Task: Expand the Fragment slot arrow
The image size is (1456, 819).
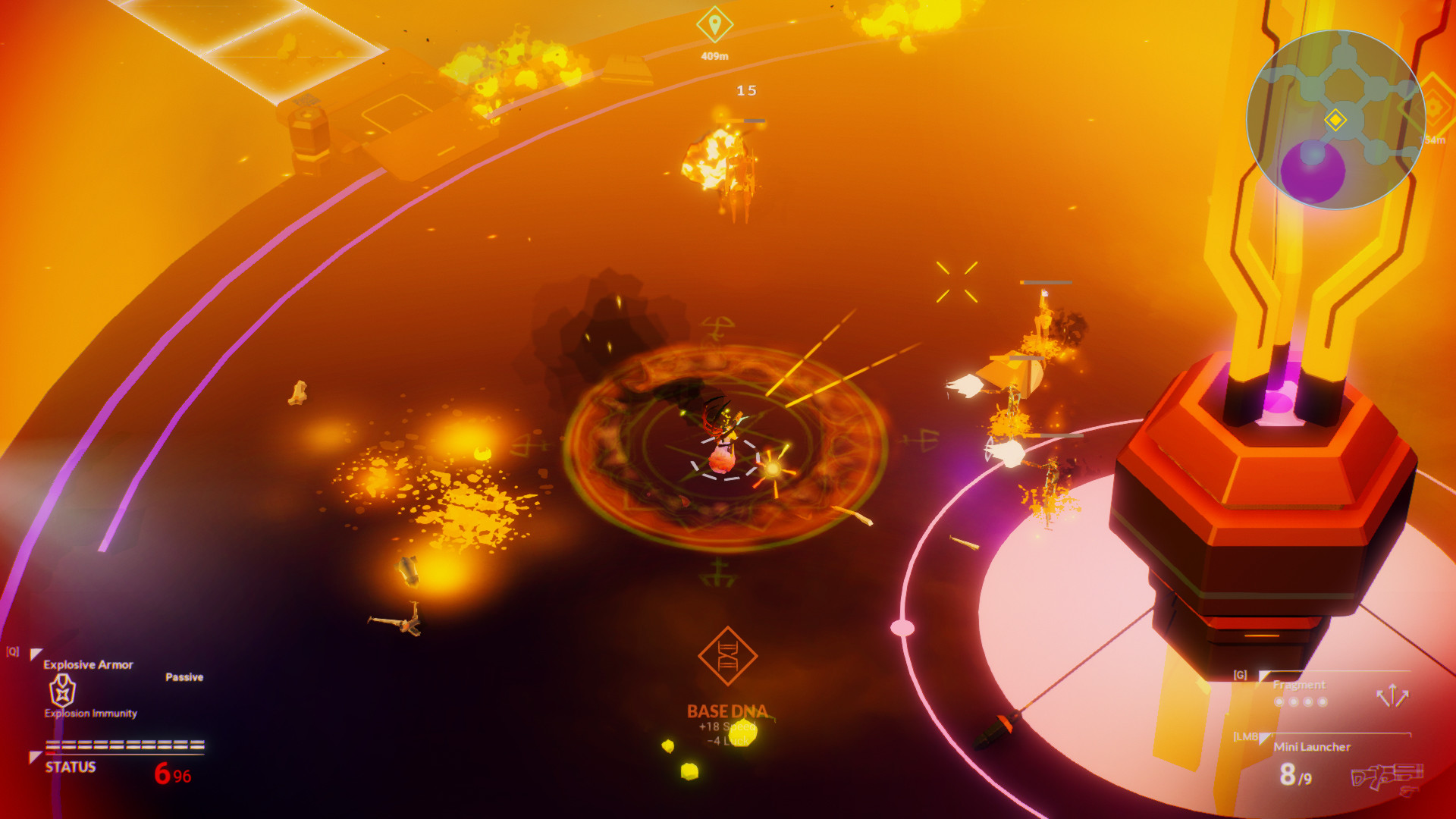Action: [x=1263, y=676]
